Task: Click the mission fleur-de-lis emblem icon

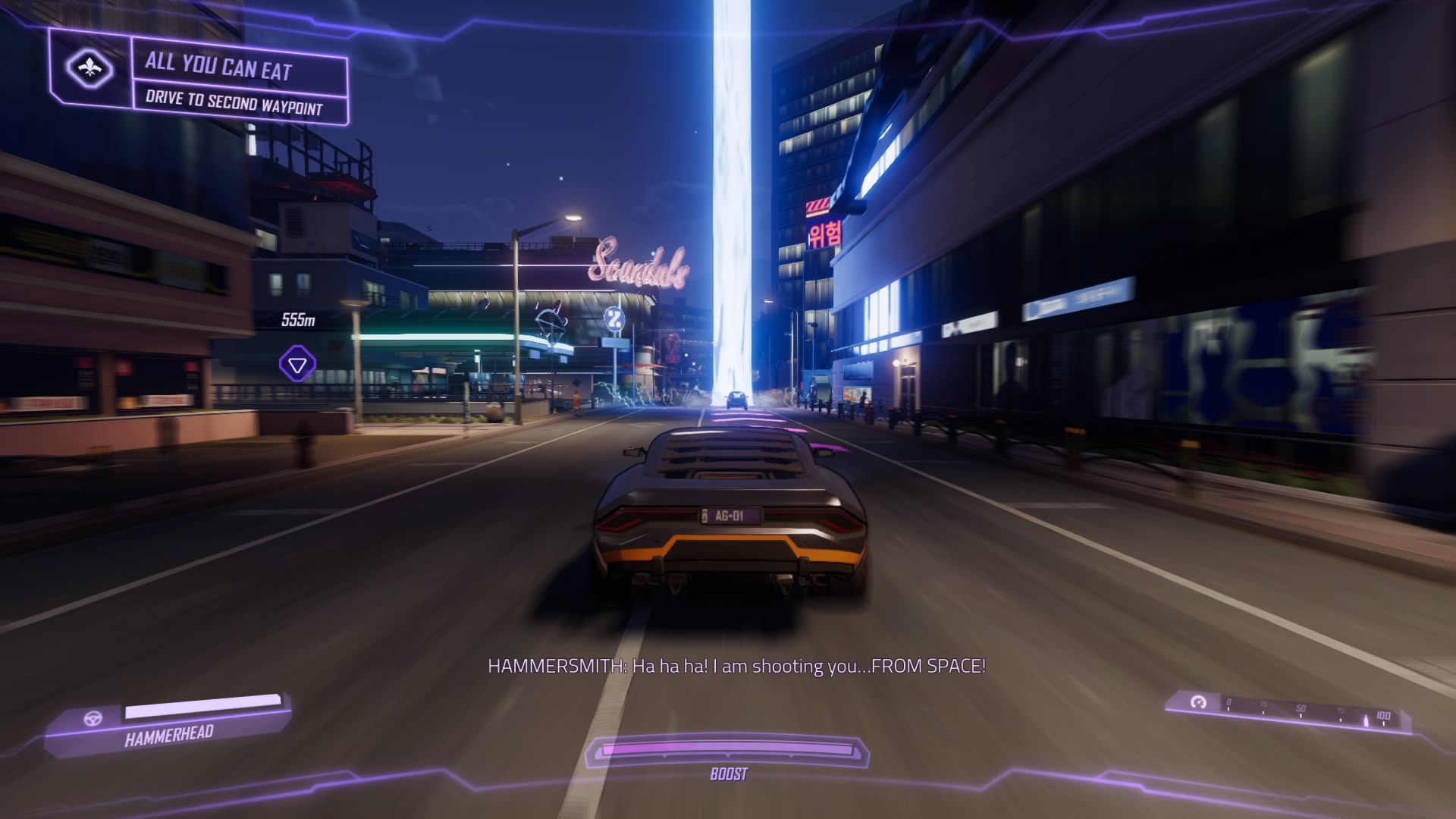Action: point(90,69)
